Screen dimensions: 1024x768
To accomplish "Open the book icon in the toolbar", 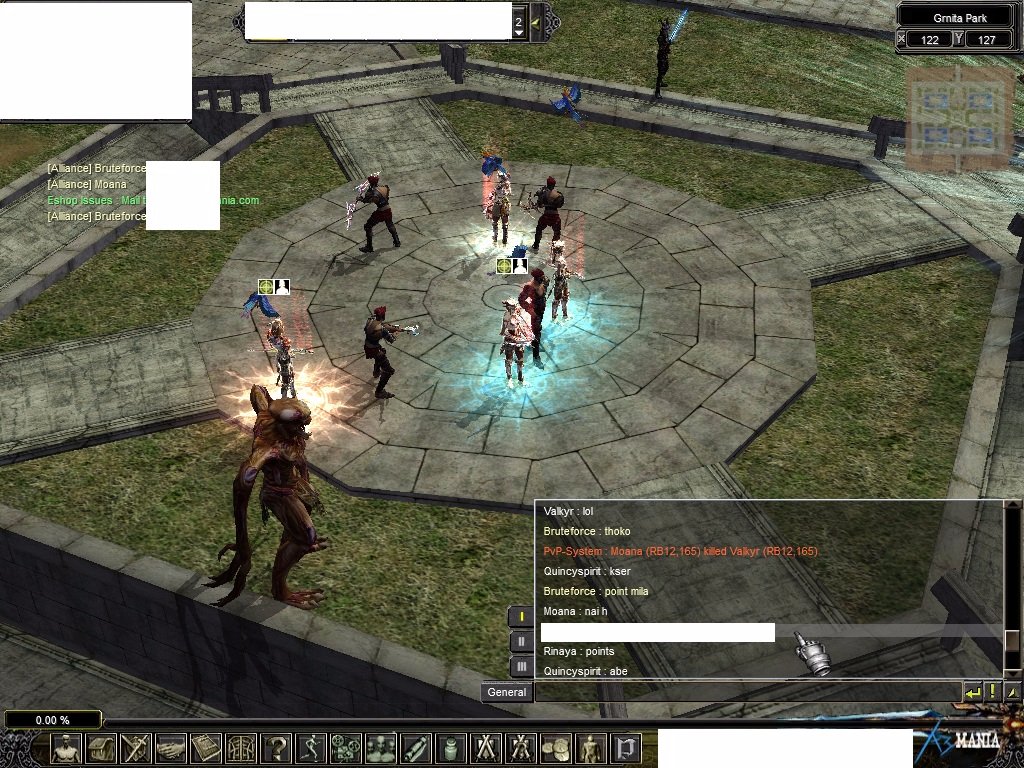I will pos(206,748).
